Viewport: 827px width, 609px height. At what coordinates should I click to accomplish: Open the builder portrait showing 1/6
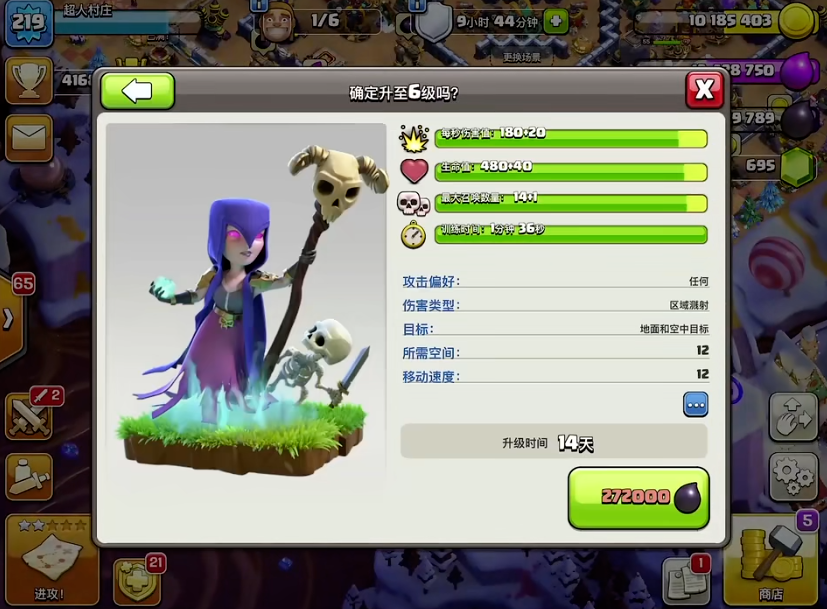(274, 24)
